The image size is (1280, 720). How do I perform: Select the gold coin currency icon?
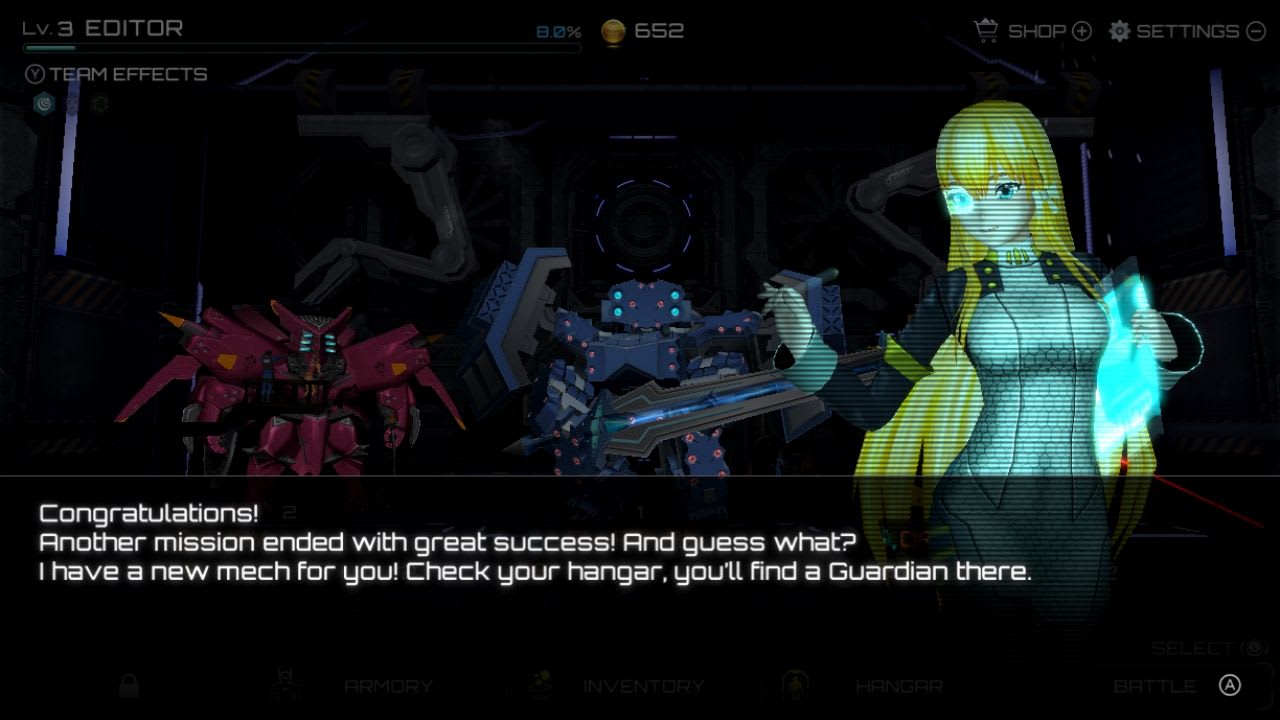pyautogui.click(x=612, y=30)
